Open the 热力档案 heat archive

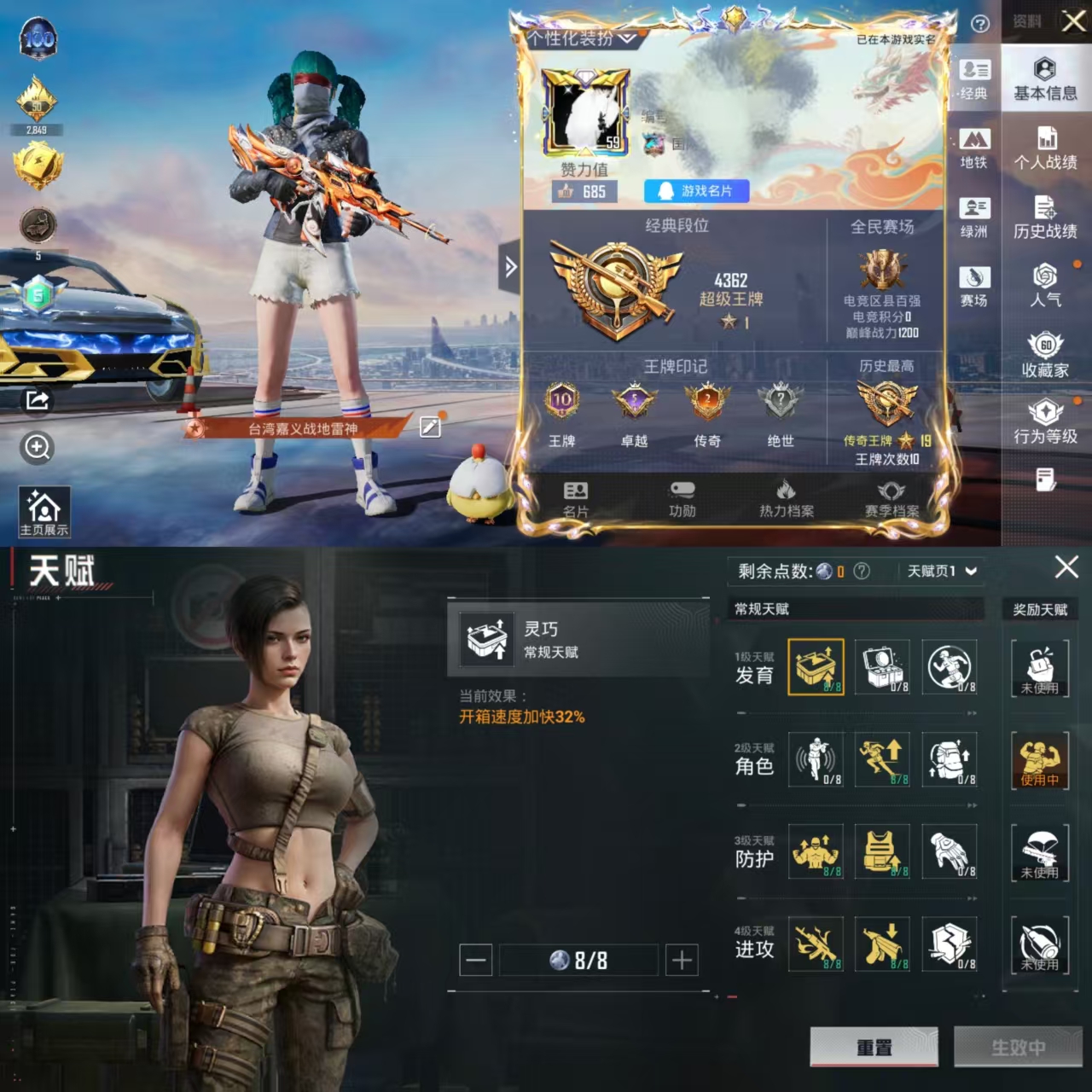click(786, 499)
